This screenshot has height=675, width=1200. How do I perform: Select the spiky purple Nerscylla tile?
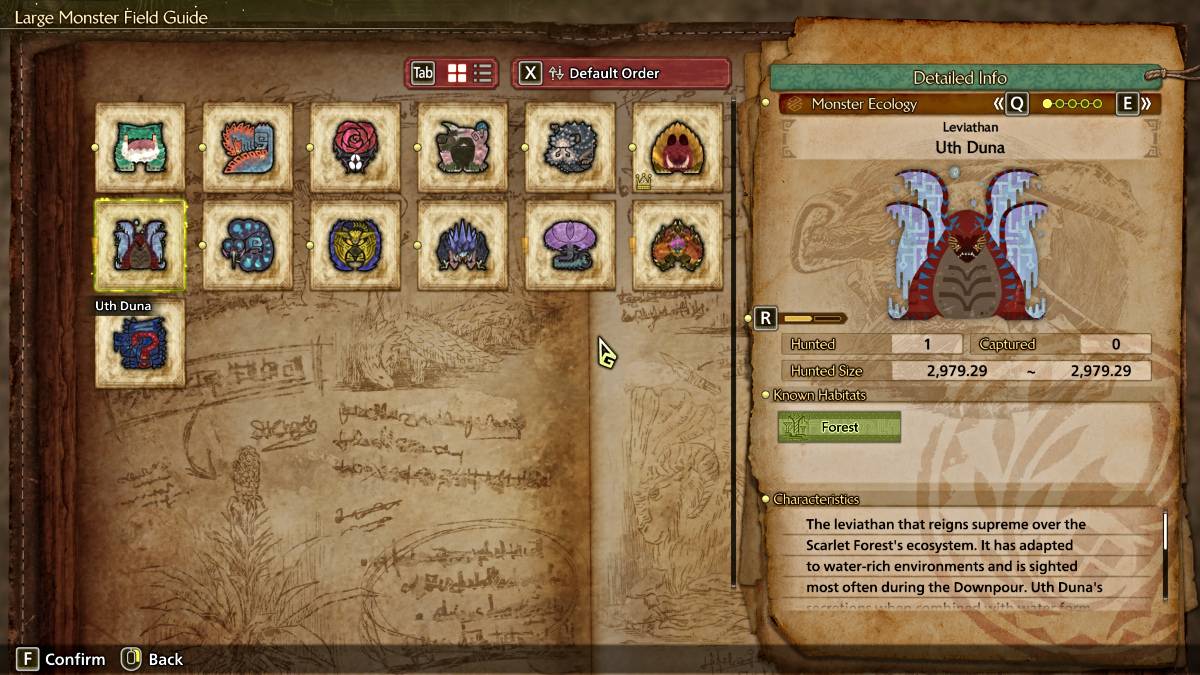coord(462,245)
